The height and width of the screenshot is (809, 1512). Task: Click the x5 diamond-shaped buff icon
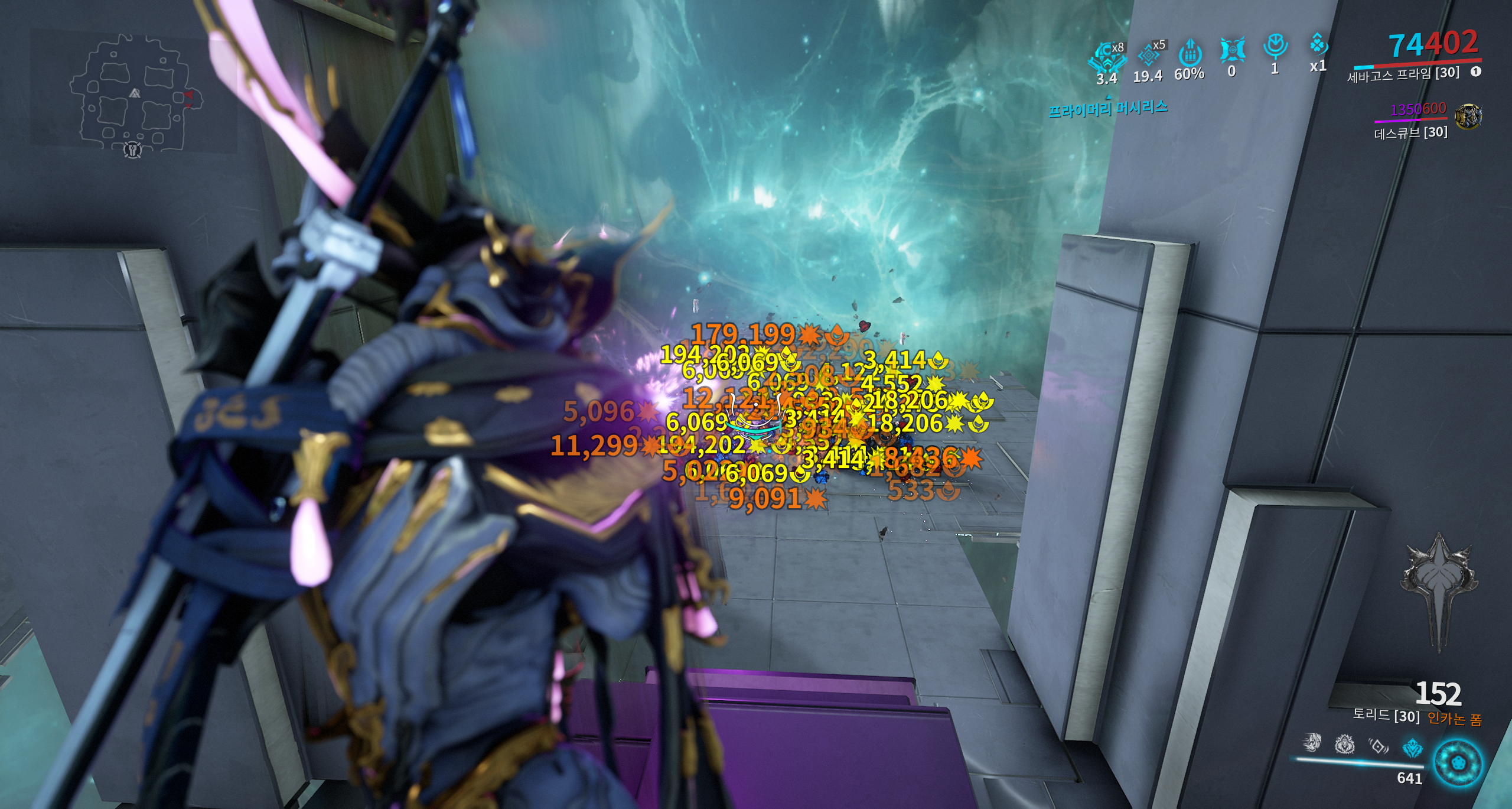tap(1149, 55)
